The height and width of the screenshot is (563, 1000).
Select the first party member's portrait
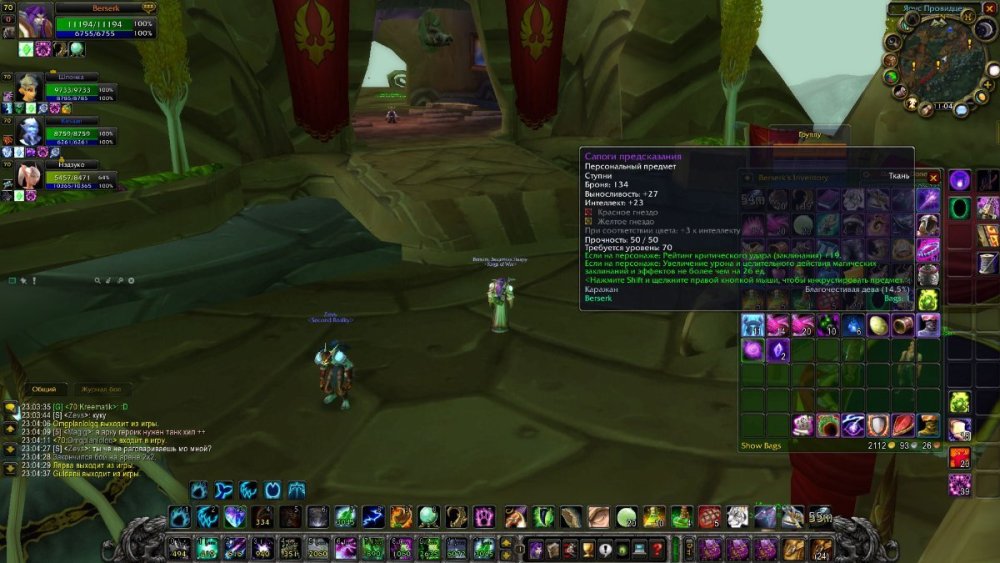[30, 87]
